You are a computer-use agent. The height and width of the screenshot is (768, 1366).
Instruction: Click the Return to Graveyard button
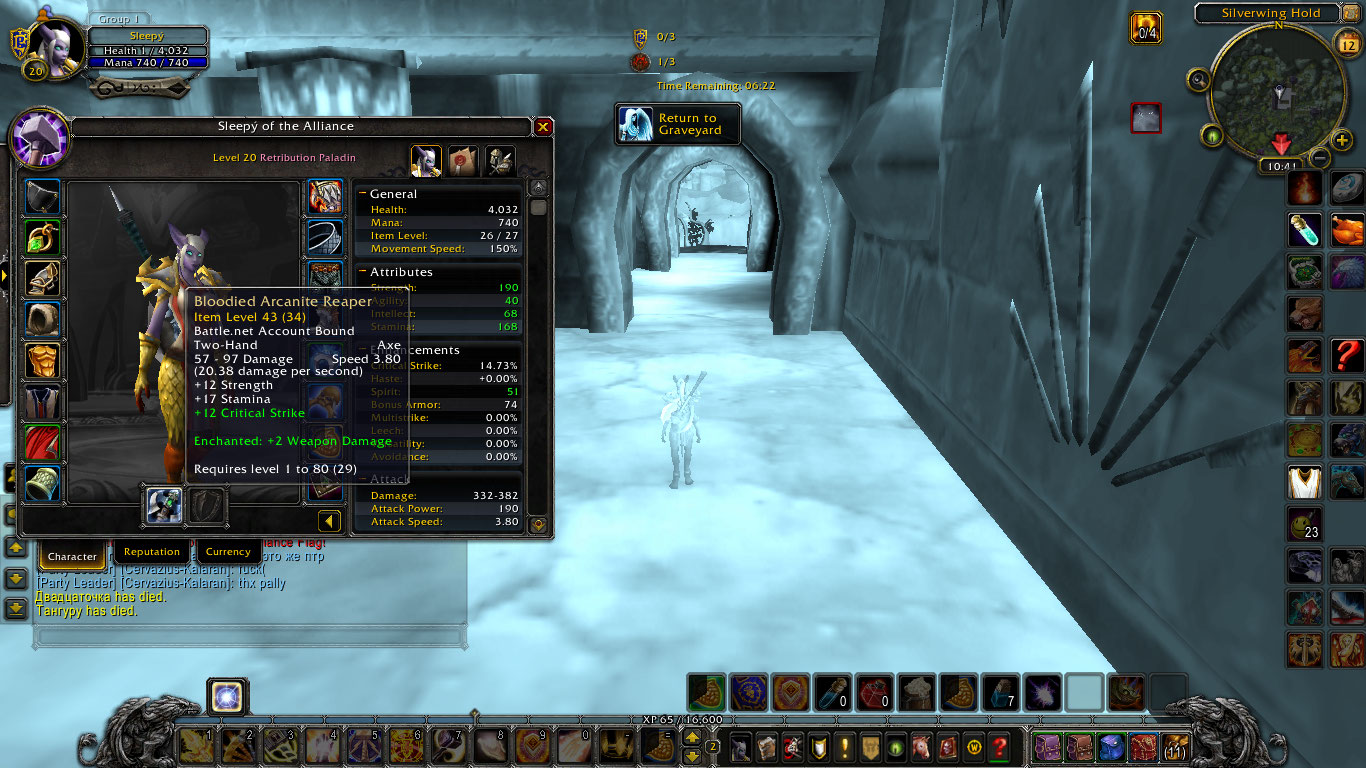(679, 124)
